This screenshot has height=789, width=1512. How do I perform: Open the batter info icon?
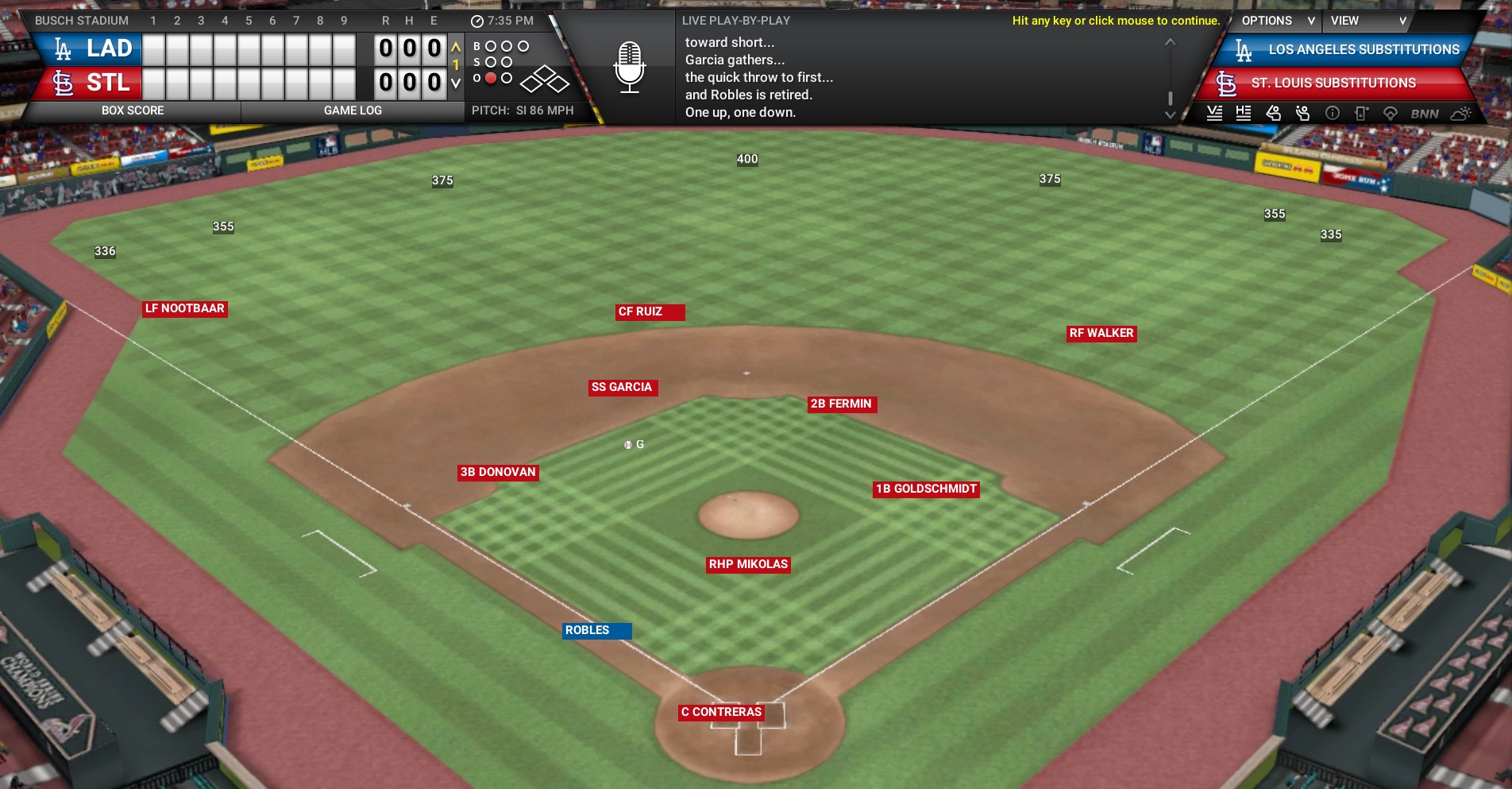pos(1273,113)
